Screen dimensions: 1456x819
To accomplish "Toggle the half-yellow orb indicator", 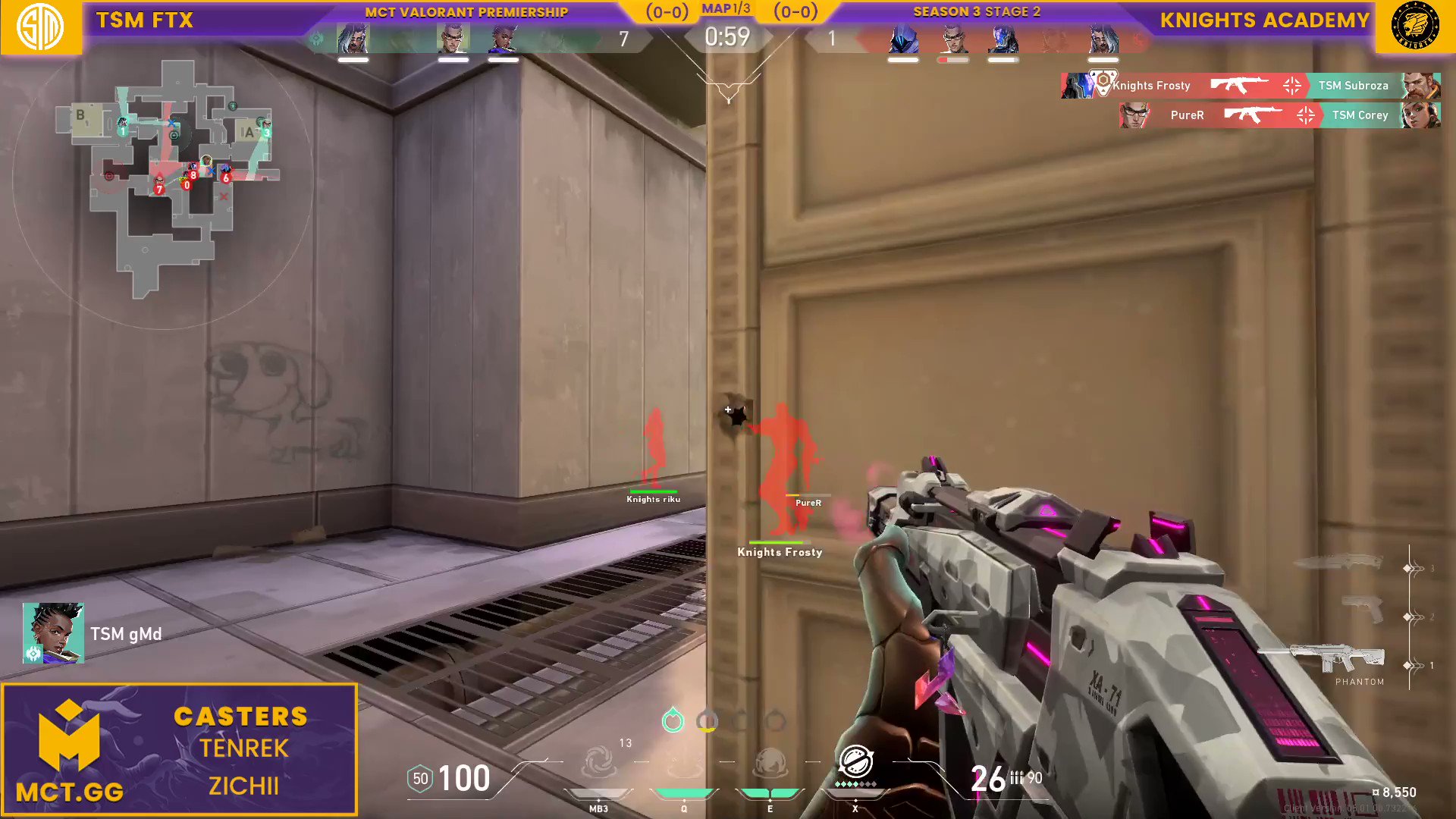I will click(708, 721).
